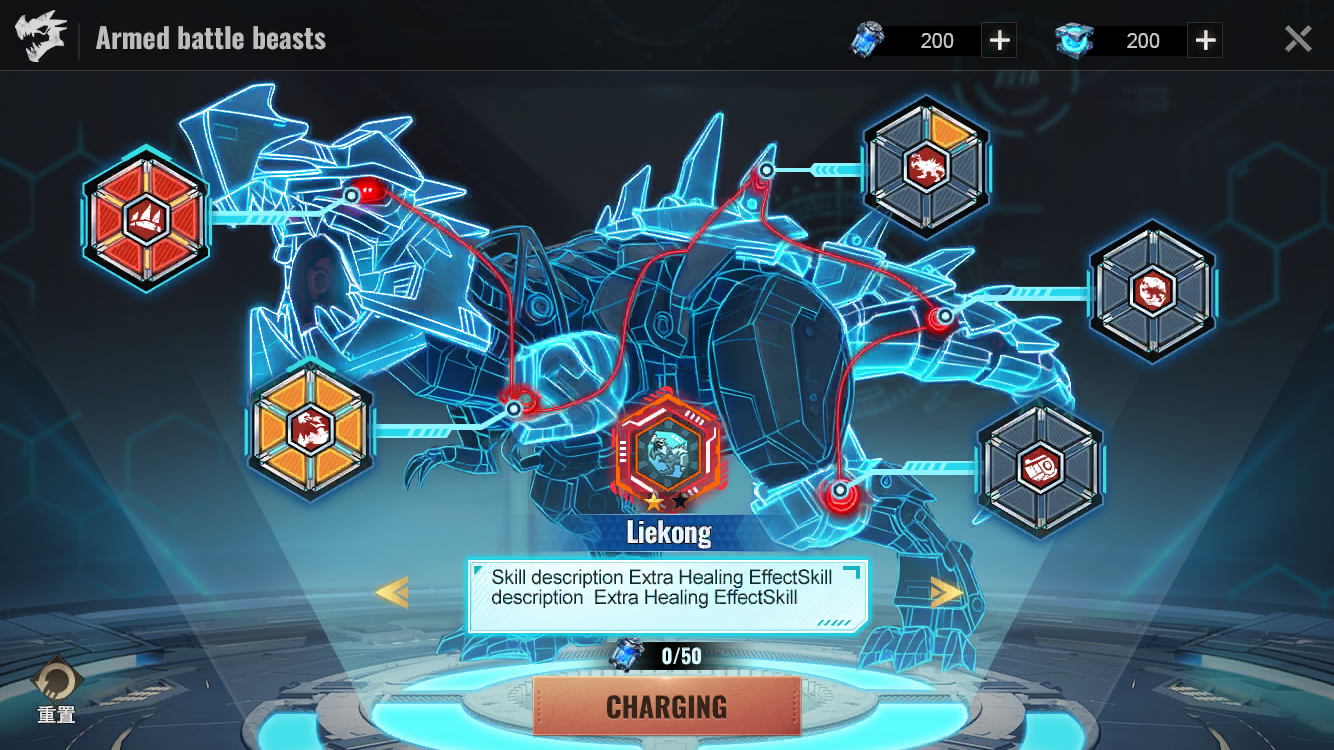
Task: Click the beast skull logo icon
Action: [41, 38]
